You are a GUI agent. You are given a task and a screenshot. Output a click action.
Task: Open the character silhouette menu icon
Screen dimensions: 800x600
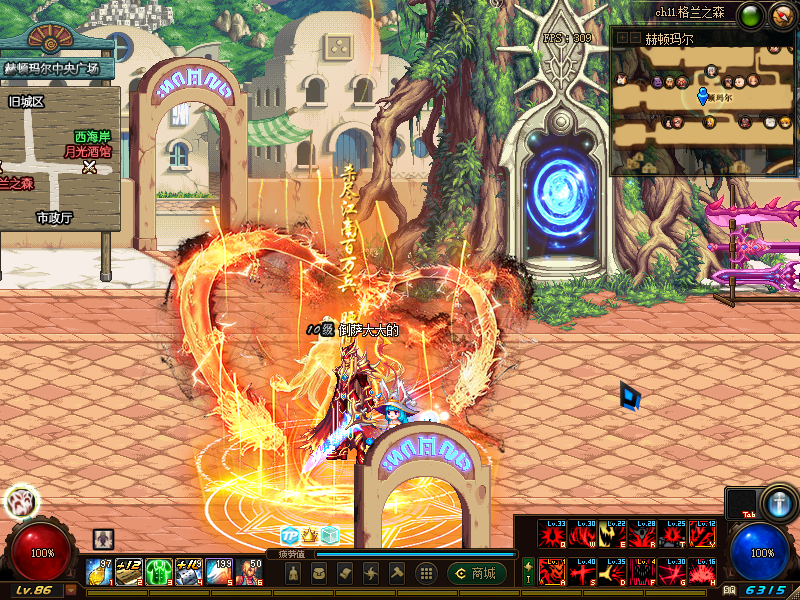point(293,573)
